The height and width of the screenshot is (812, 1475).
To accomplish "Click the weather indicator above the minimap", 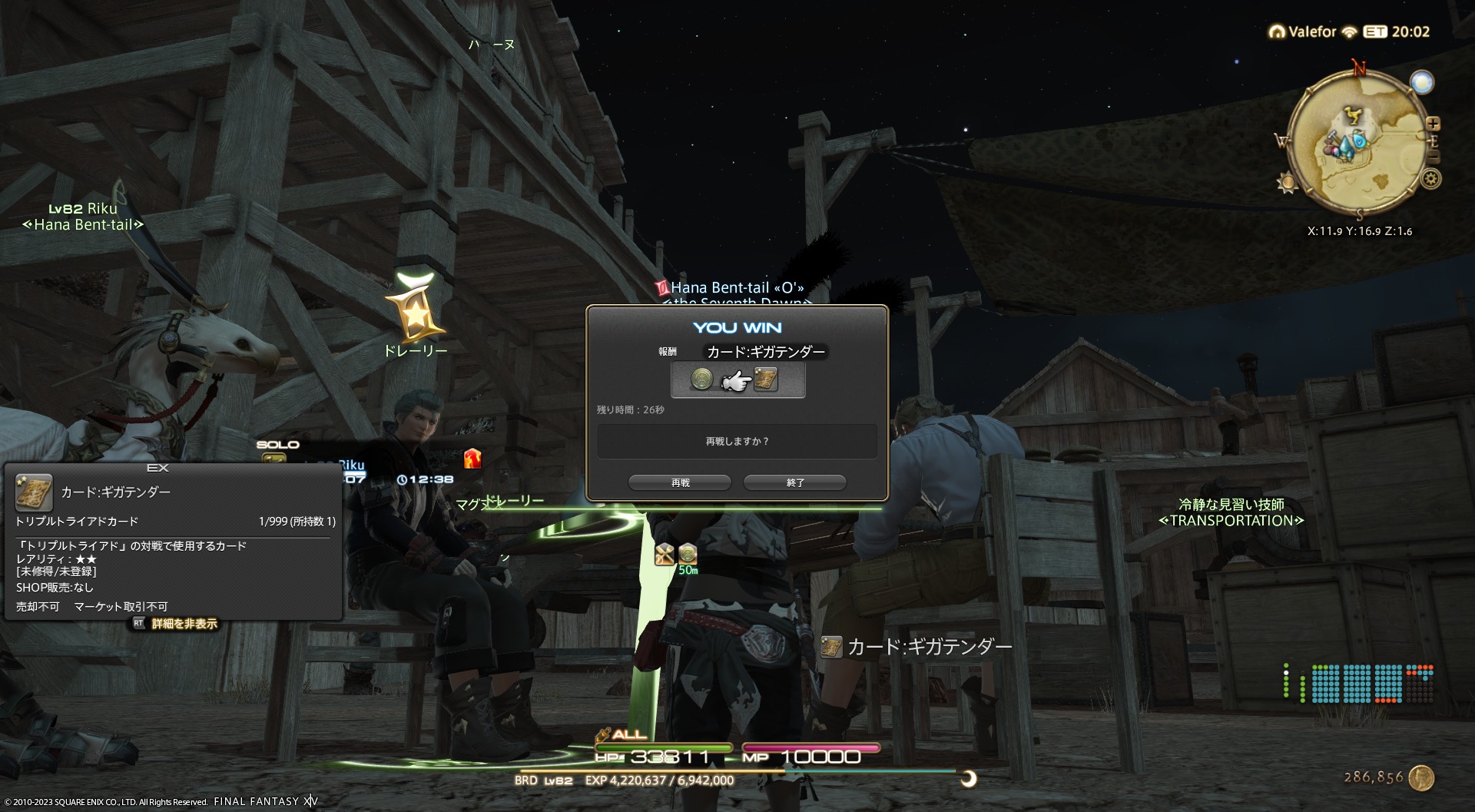I will (x=1422, y=82).
